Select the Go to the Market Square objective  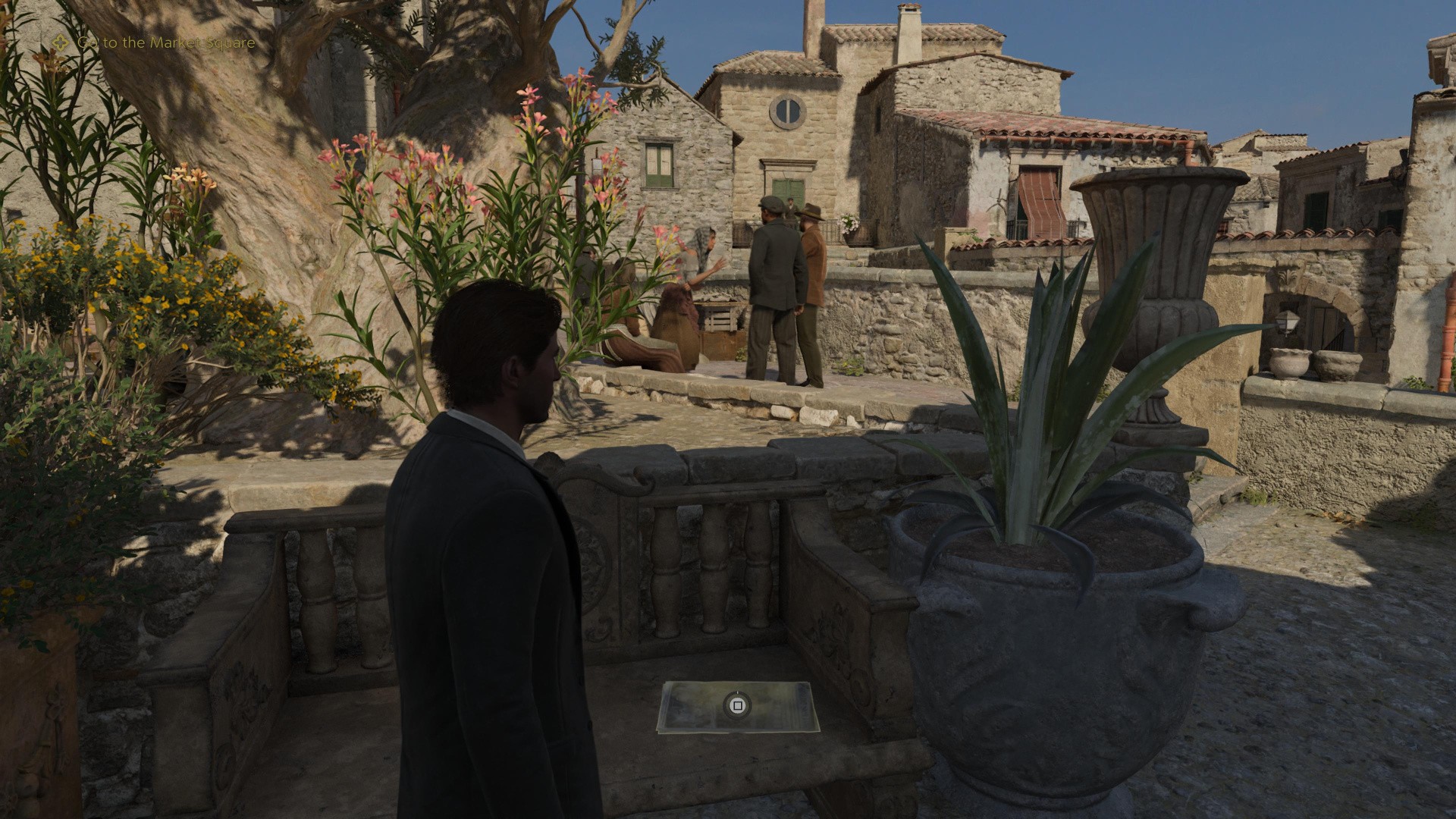point(165,42)
